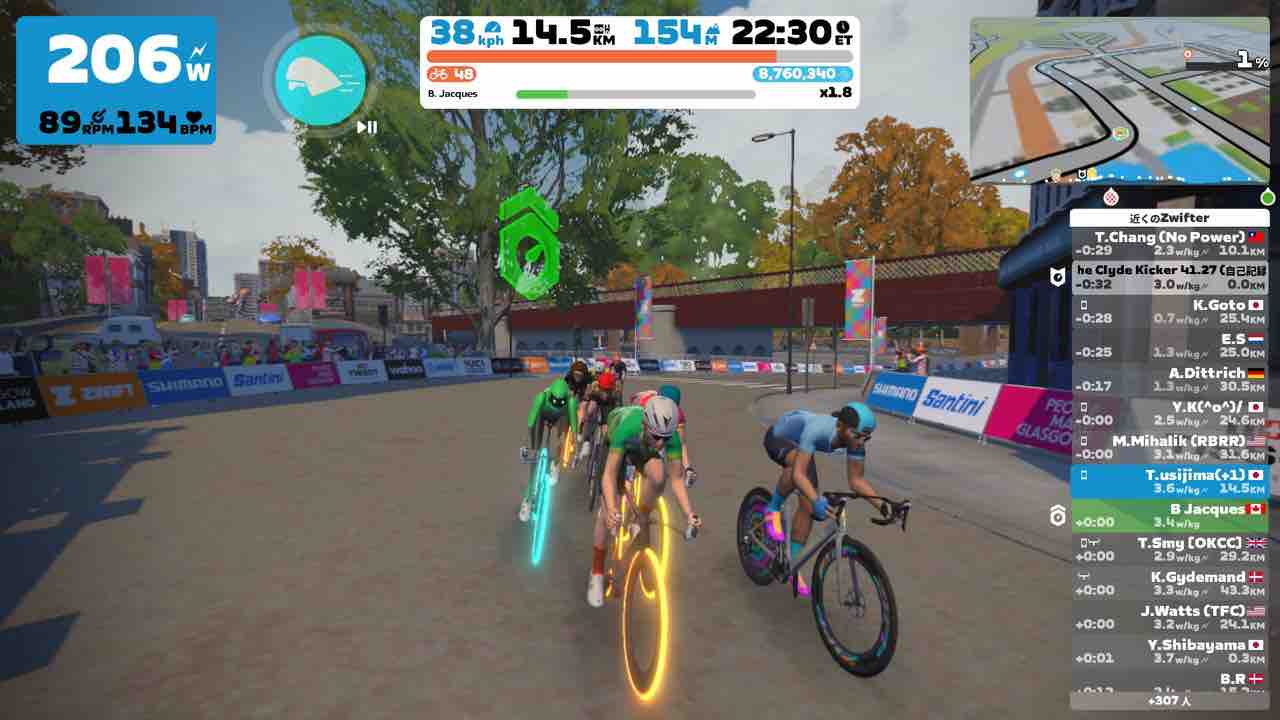The height and width of the screenshot is (720, 1280).
Task: Click the green start dot above the rider list
Action: click(1267, 196)
